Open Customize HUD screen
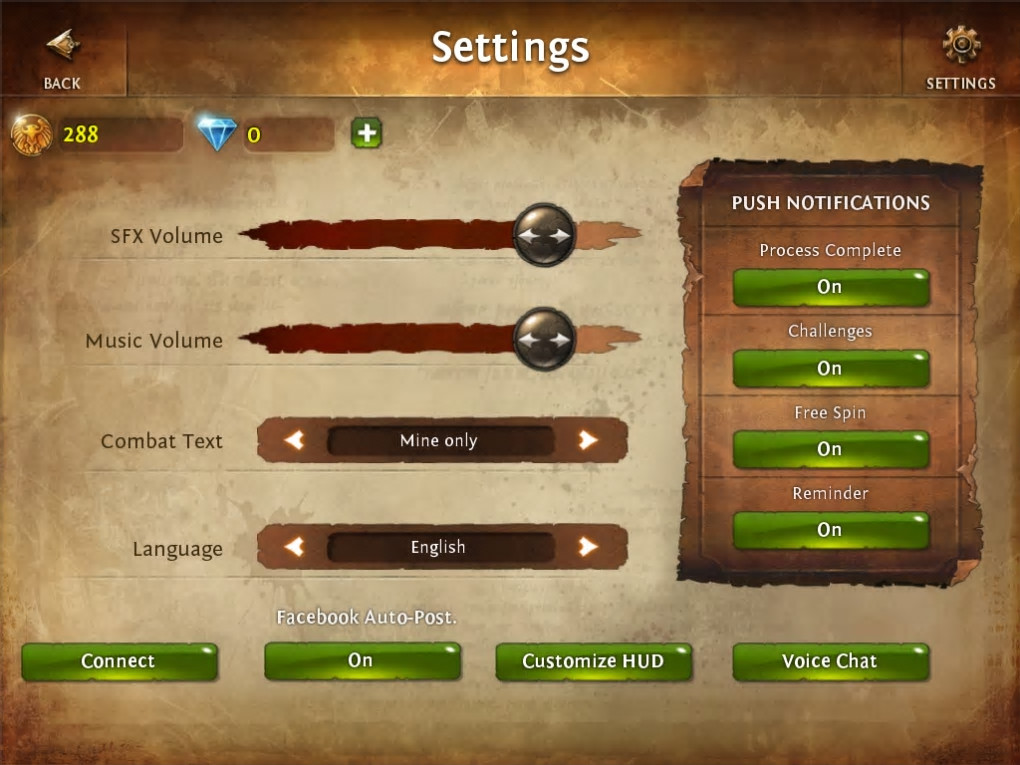This screenshot has height=765, width=1020. [x=593, y=661]
